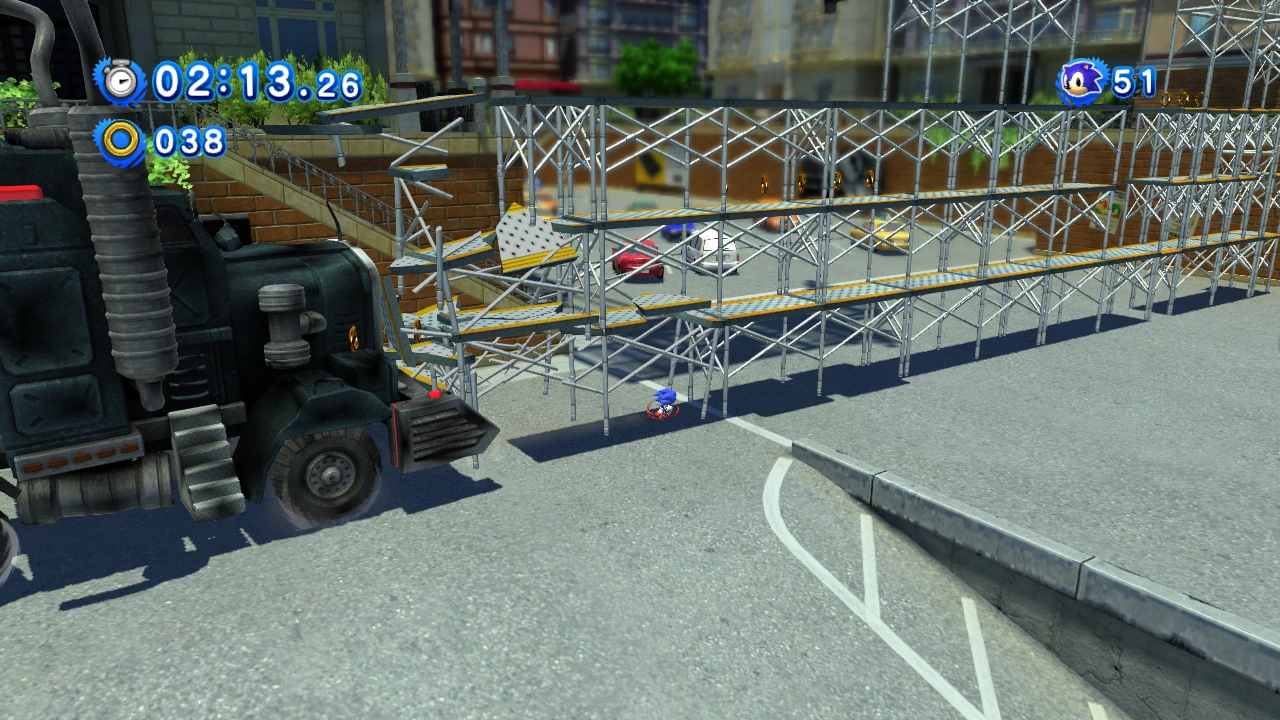Click the Sonic head lives icon
The height and width of the screenshot is (720, 1280).
pyautogui.click(x=1081, y=81)
